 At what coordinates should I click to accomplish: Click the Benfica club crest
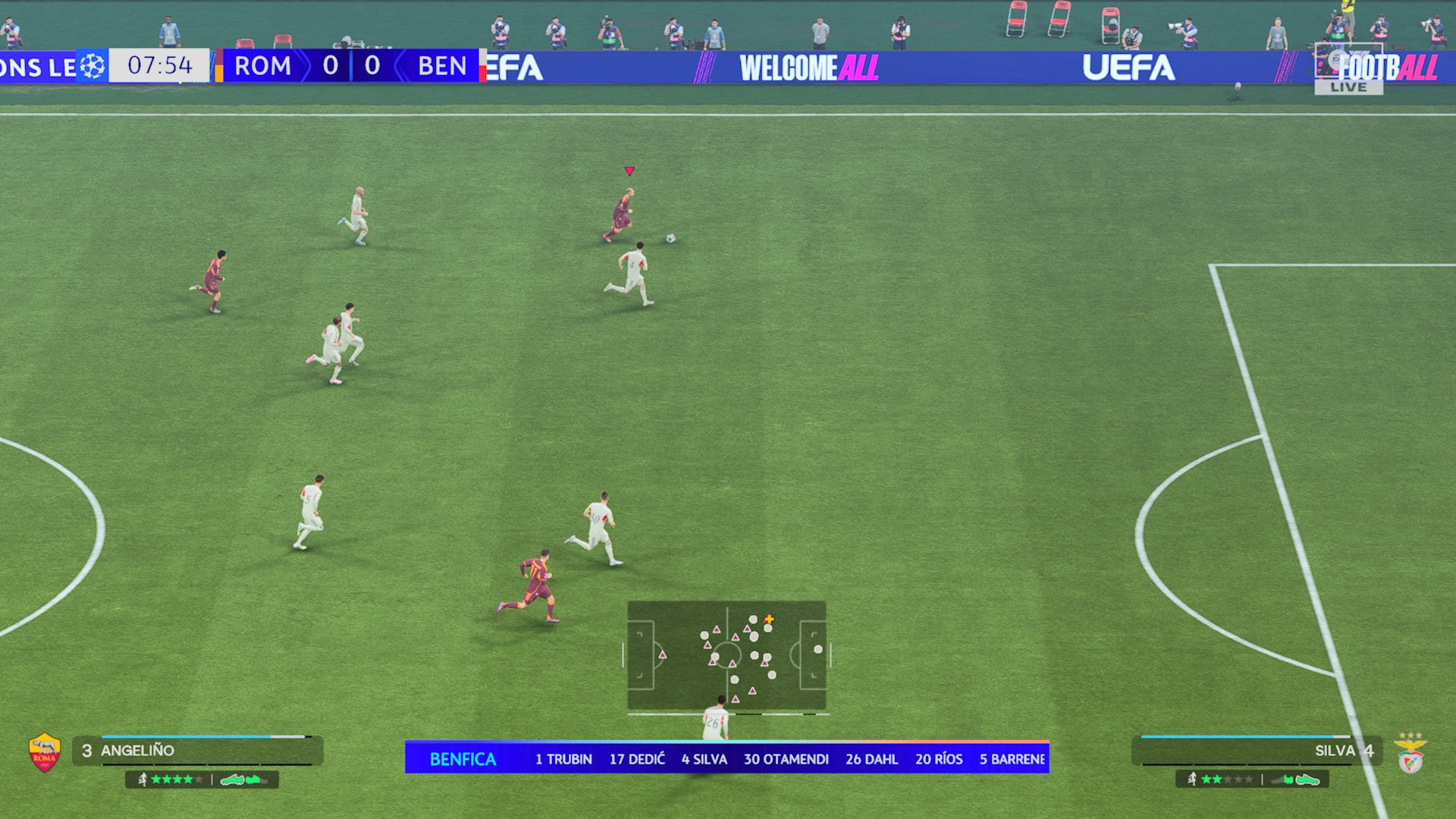coord(1410,754)
